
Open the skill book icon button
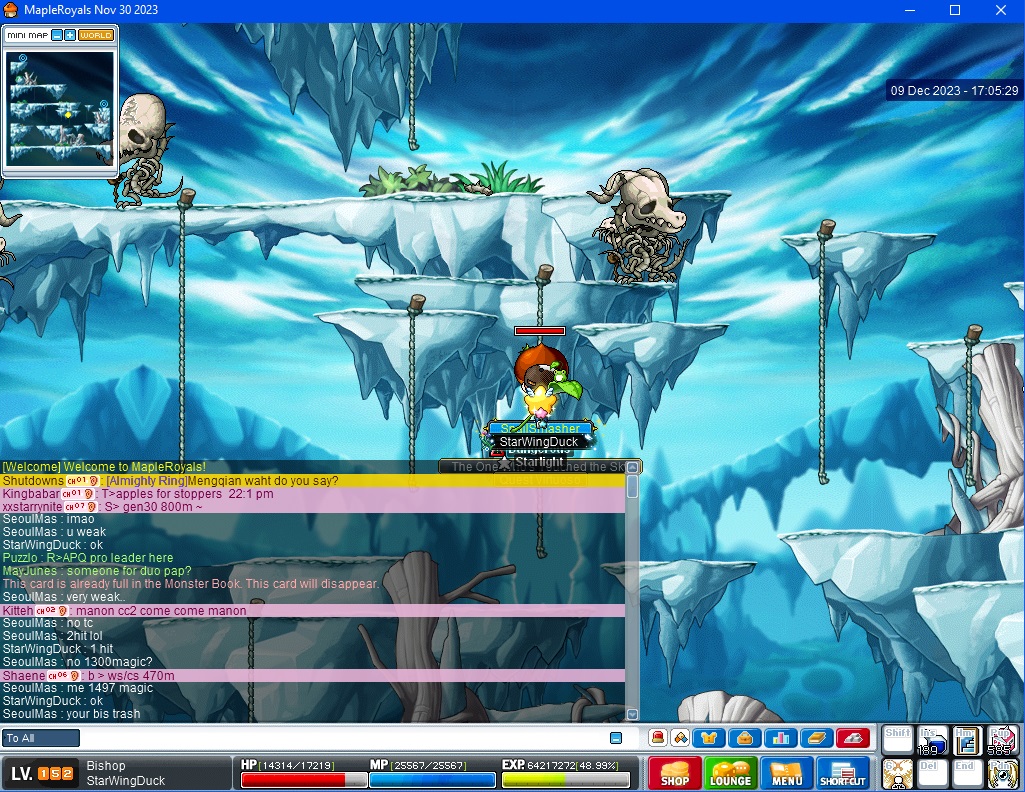click(816, 738)
